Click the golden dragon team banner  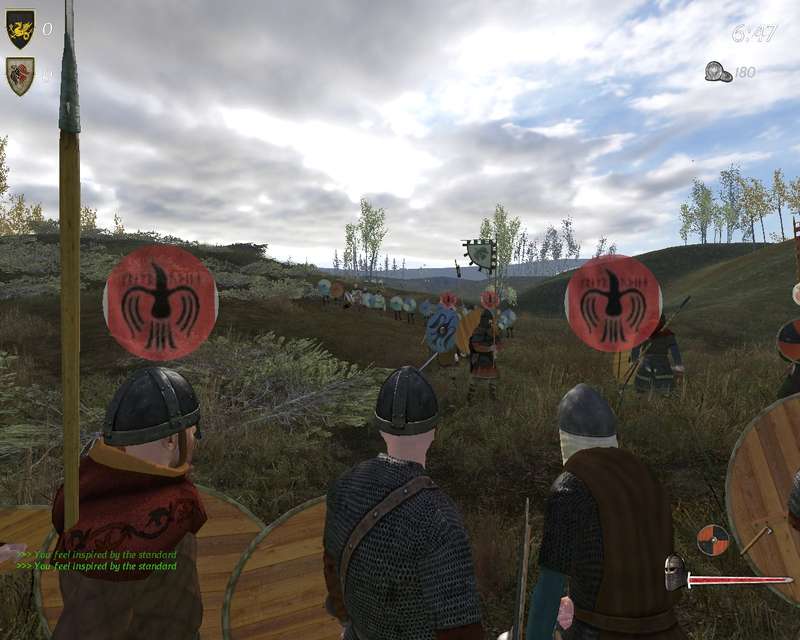(20, 29)
